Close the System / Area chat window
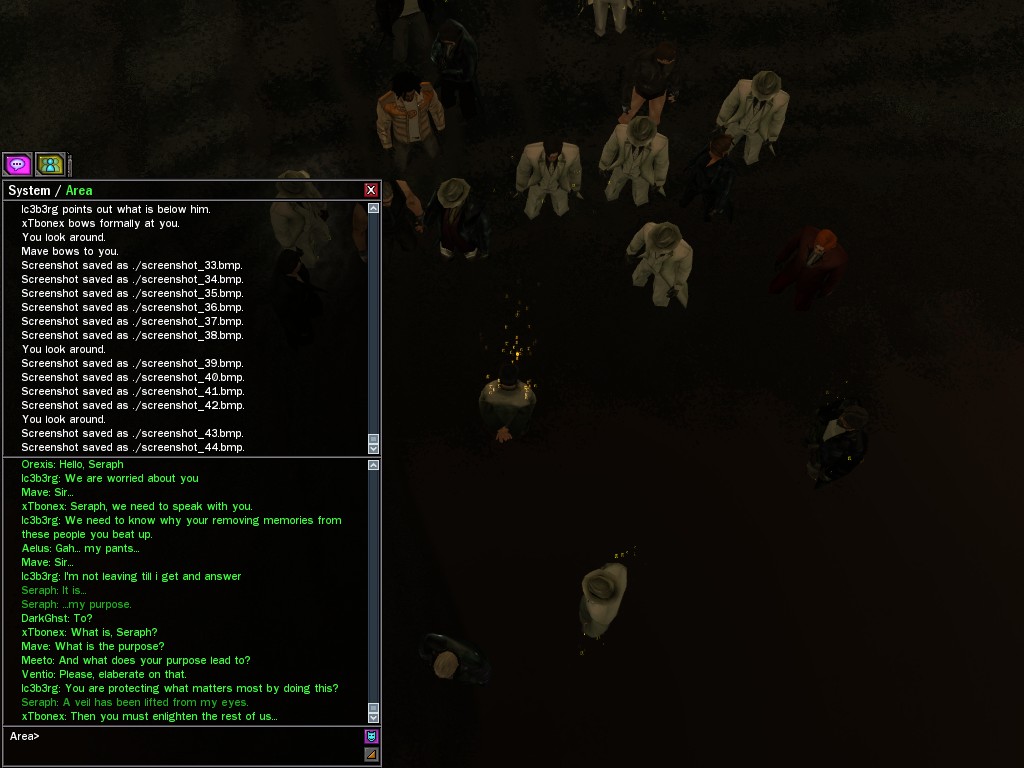 371,190
